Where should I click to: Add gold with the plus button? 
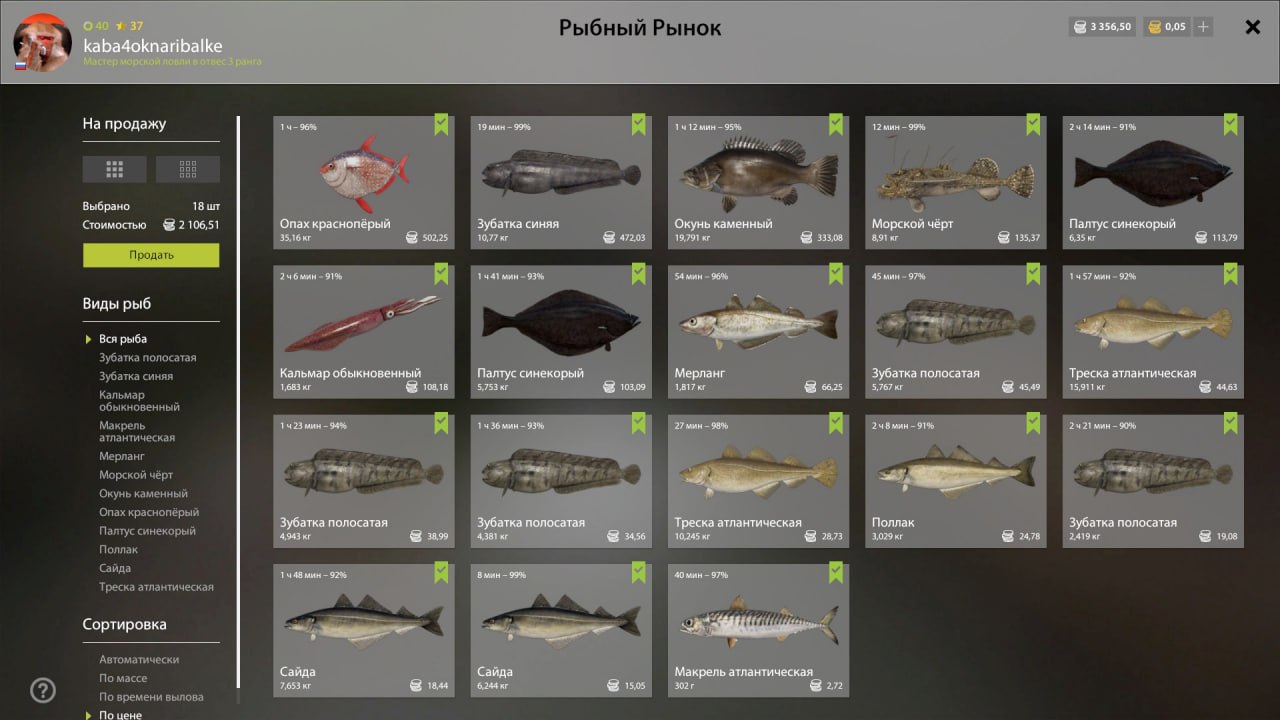pyautogui.click(x=1203, y=27)
